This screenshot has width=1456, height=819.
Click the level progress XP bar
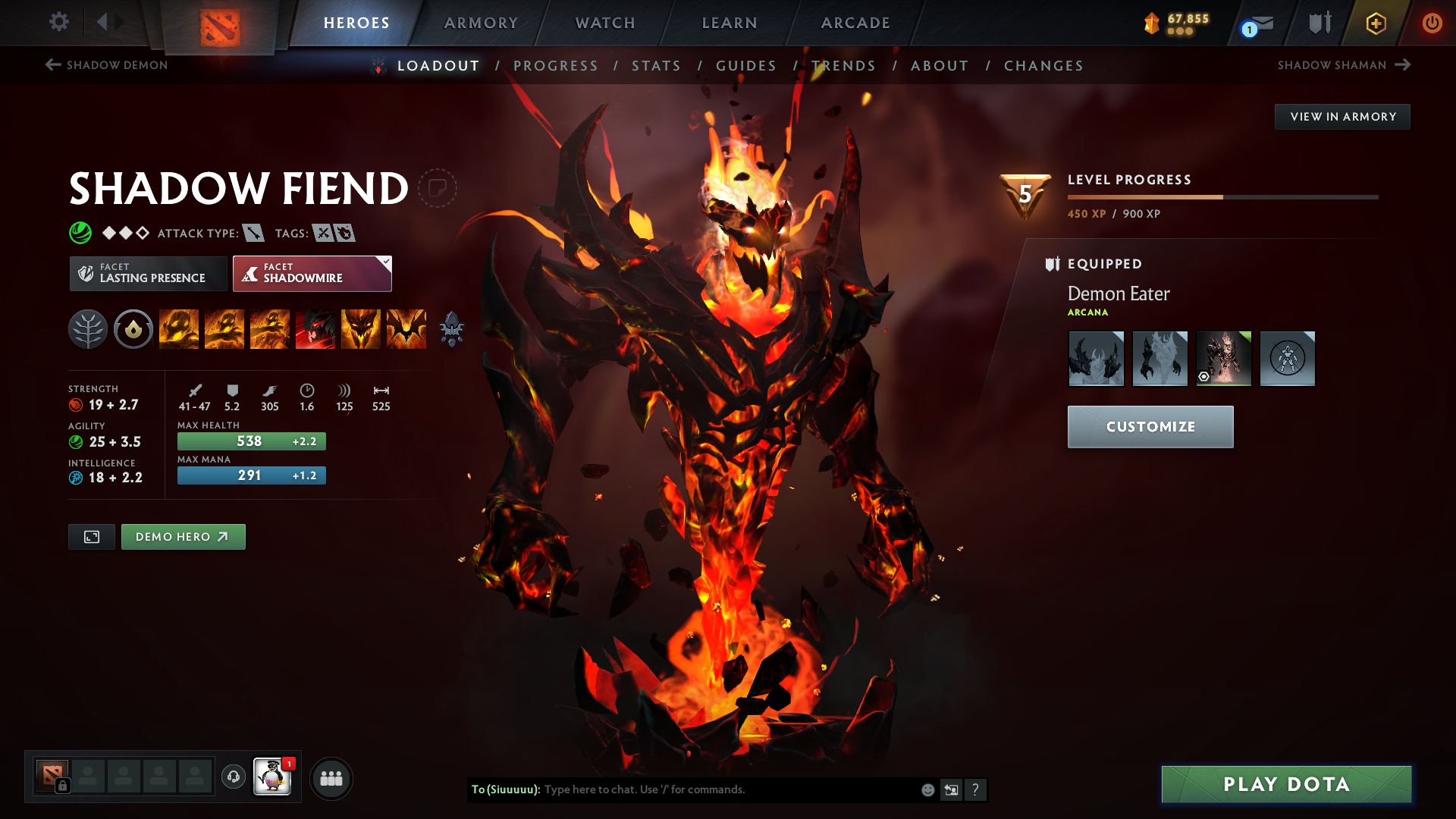tap(1221, 196)
